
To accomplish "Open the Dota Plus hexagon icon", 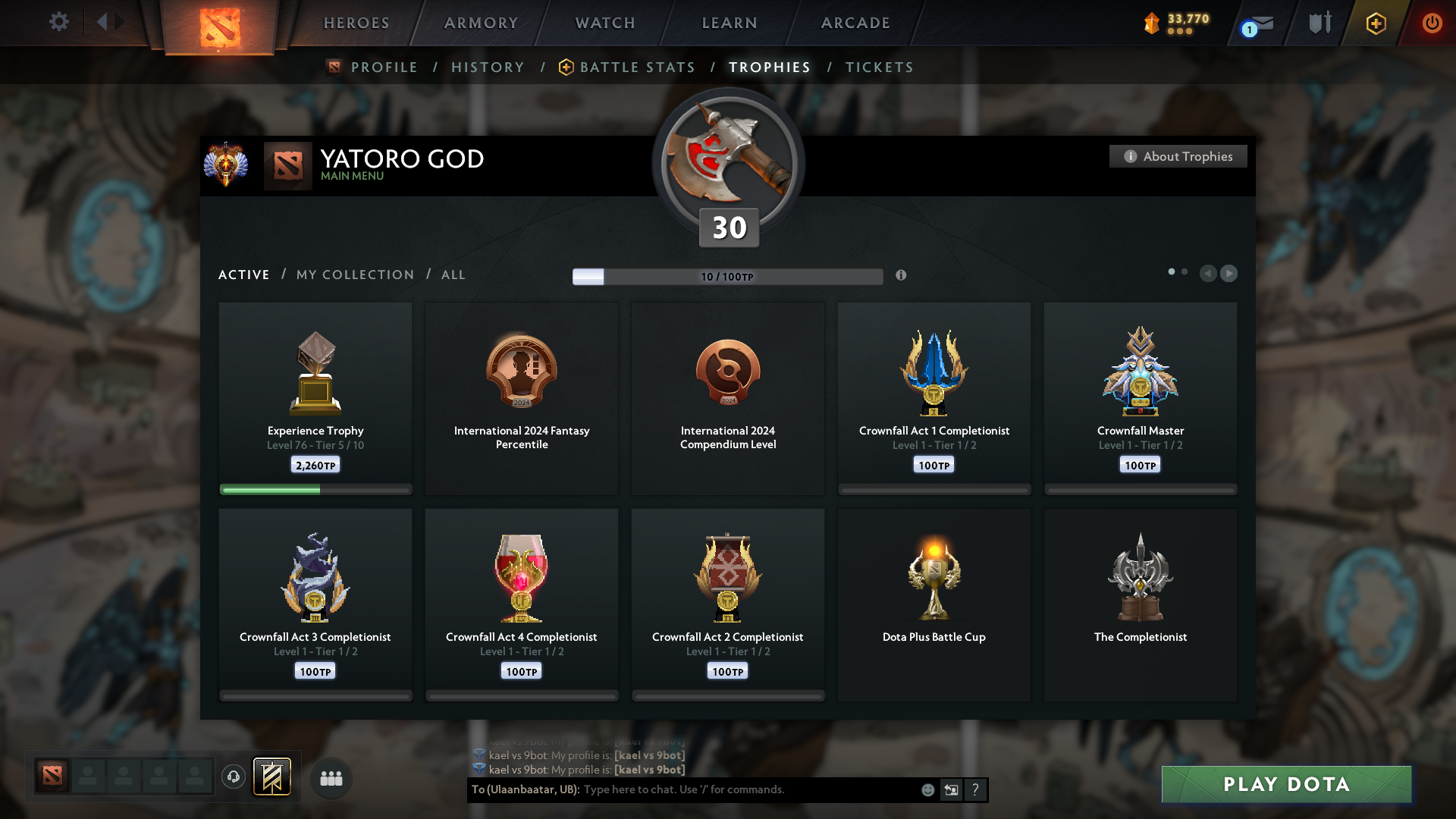I will coord(1375,24).
